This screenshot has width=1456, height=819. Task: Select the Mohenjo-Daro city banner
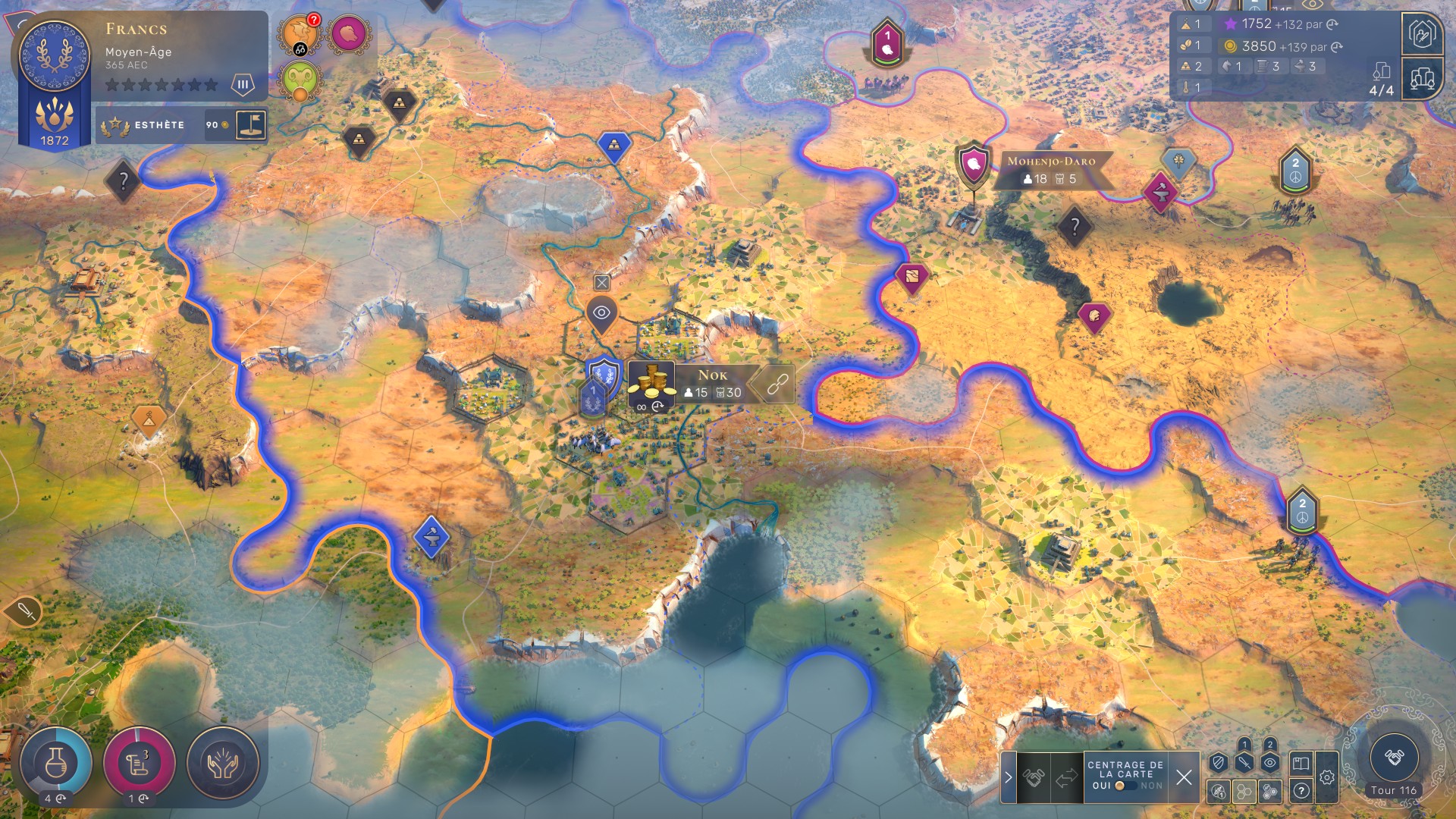(1050, 170)
